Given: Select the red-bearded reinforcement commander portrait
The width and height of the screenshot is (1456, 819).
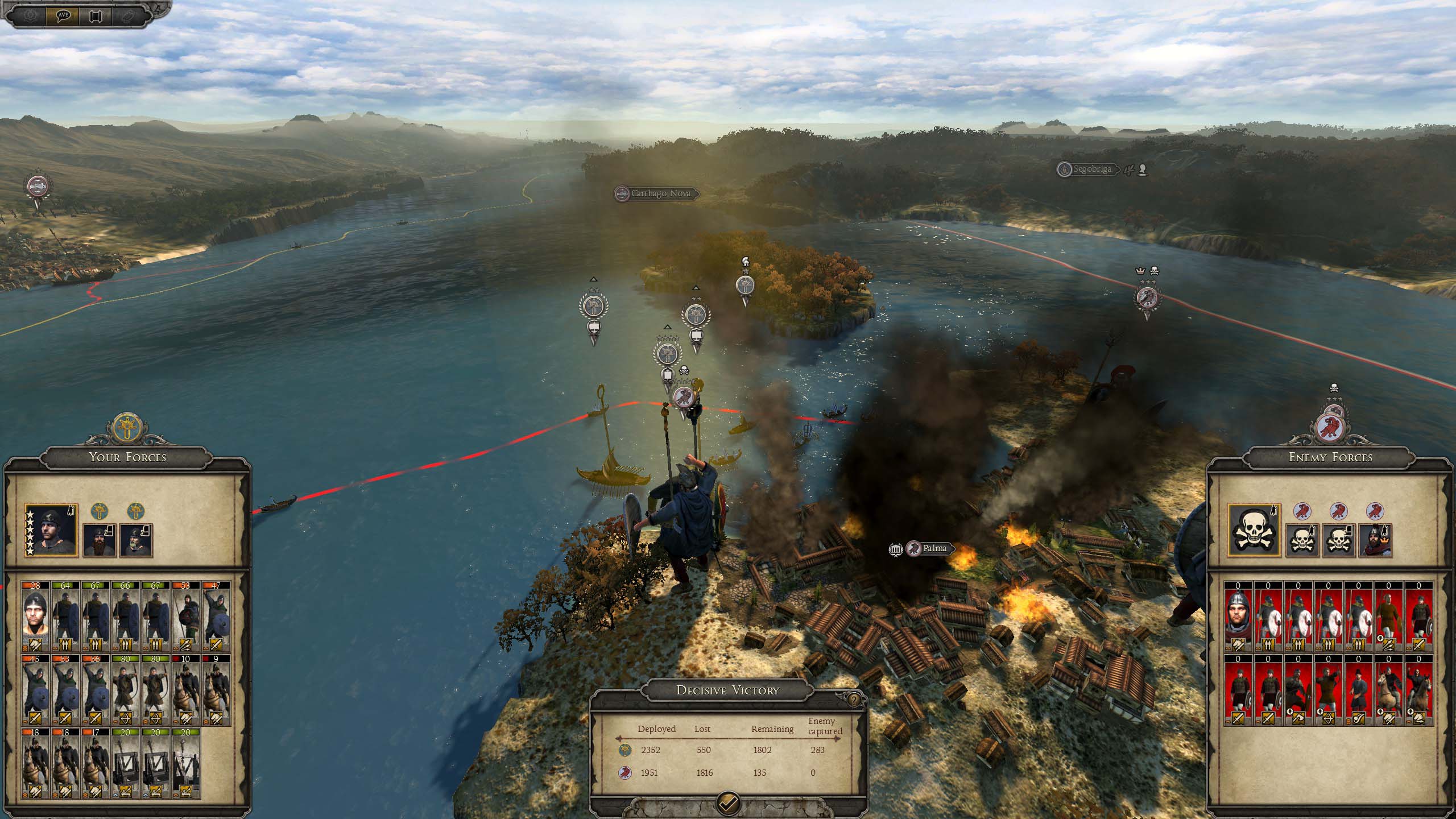Looking at the screenshot, I should (x=100, y=540).
